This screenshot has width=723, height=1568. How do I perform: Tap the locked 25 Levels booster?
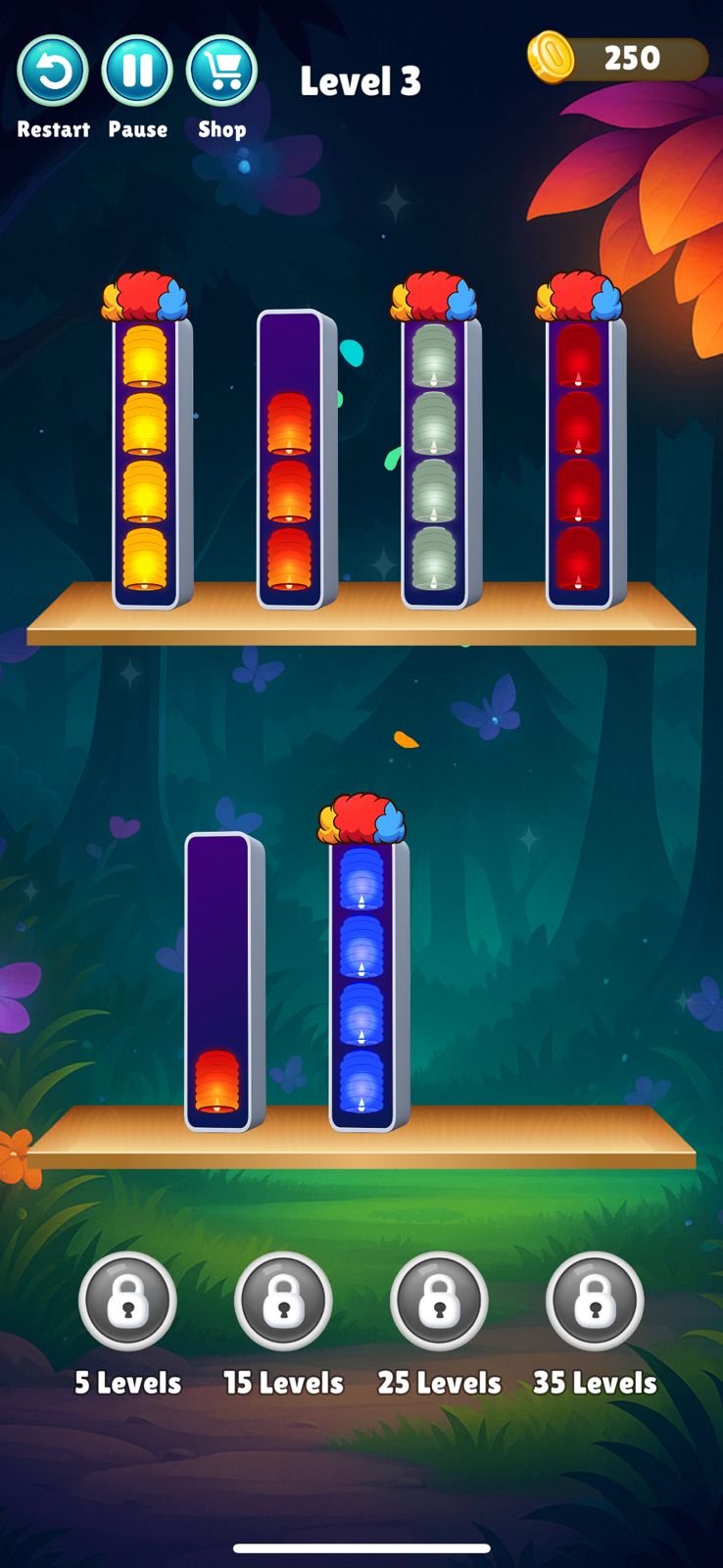tap(439, 1301)
